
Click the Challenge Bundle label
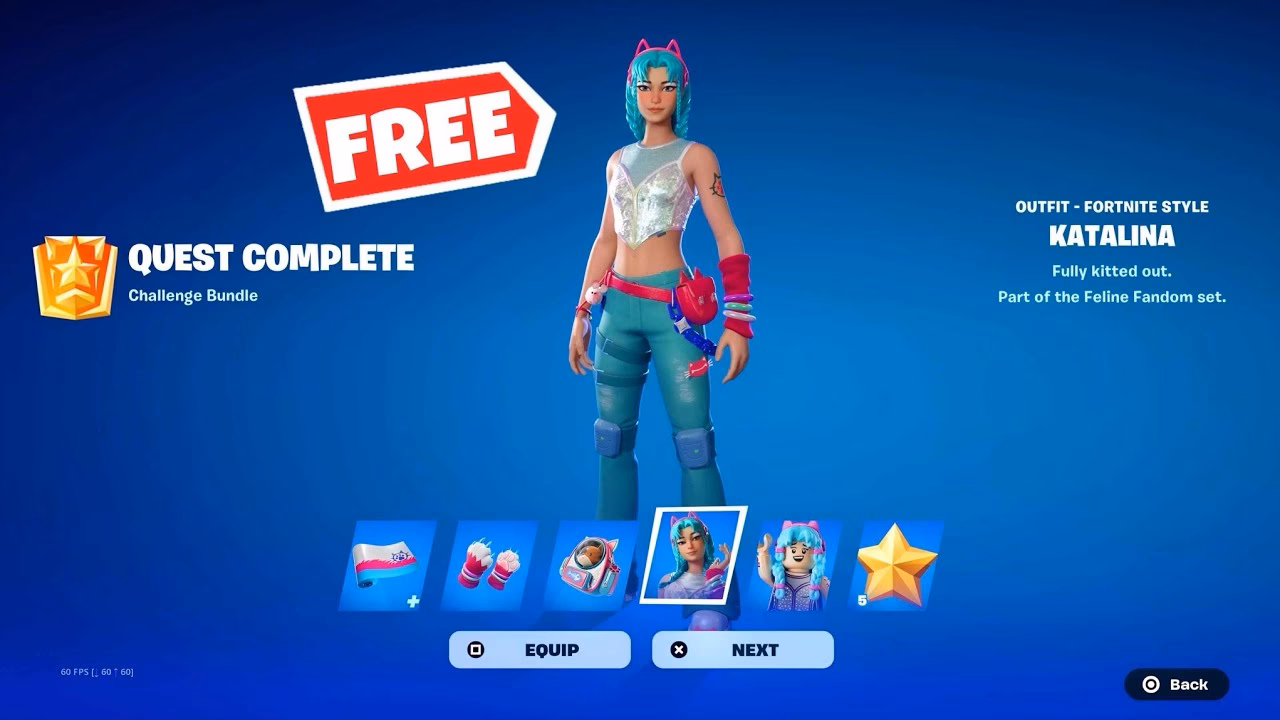[x=193, y=295]
